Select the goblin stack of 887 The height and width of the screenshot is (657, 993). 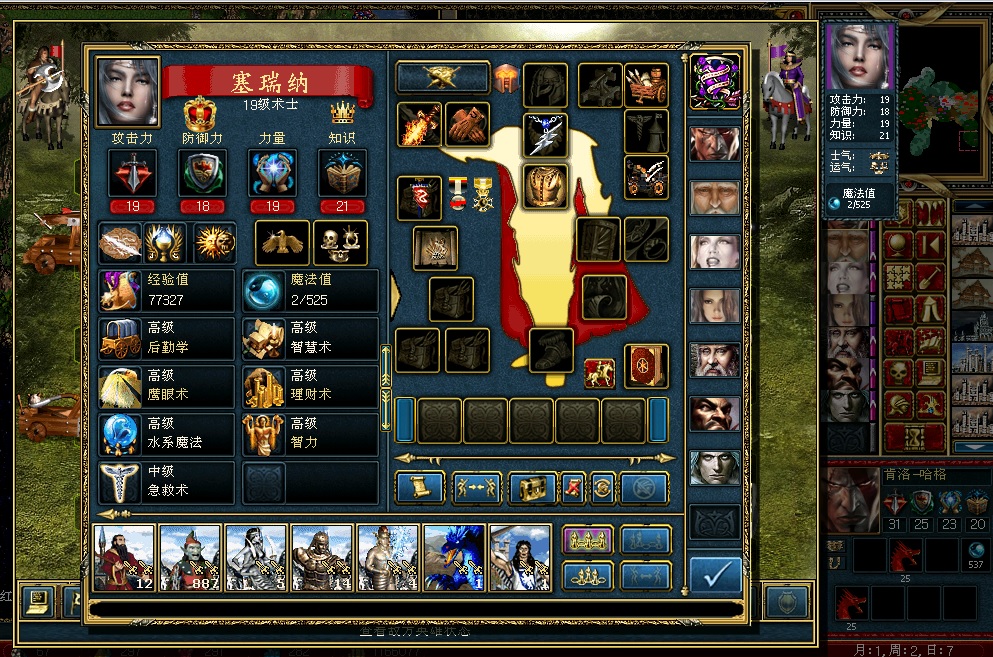click(x=190, y=558)
